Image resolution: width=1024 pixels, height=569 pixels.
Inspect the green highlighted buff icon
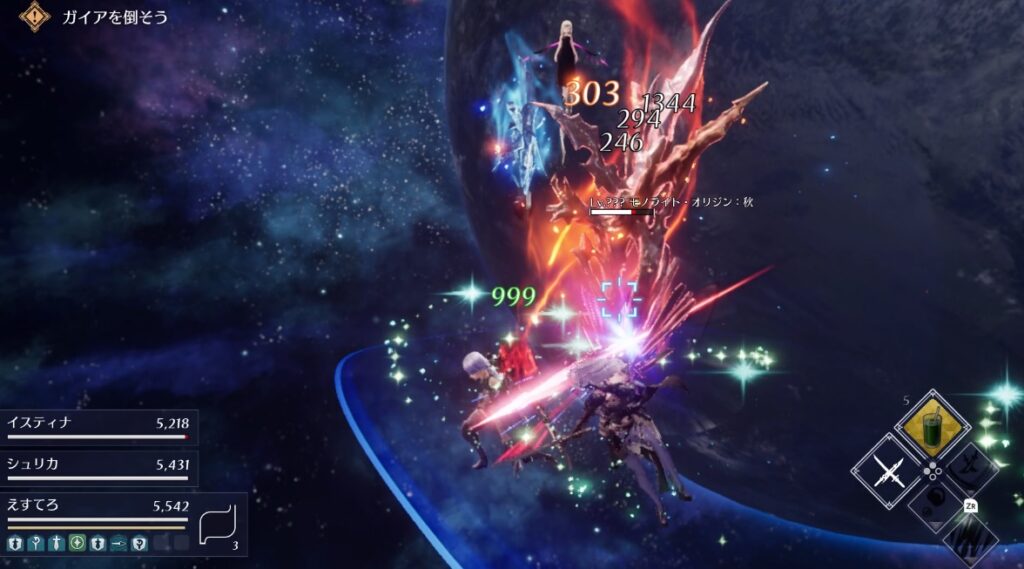(x=77, y=544)
